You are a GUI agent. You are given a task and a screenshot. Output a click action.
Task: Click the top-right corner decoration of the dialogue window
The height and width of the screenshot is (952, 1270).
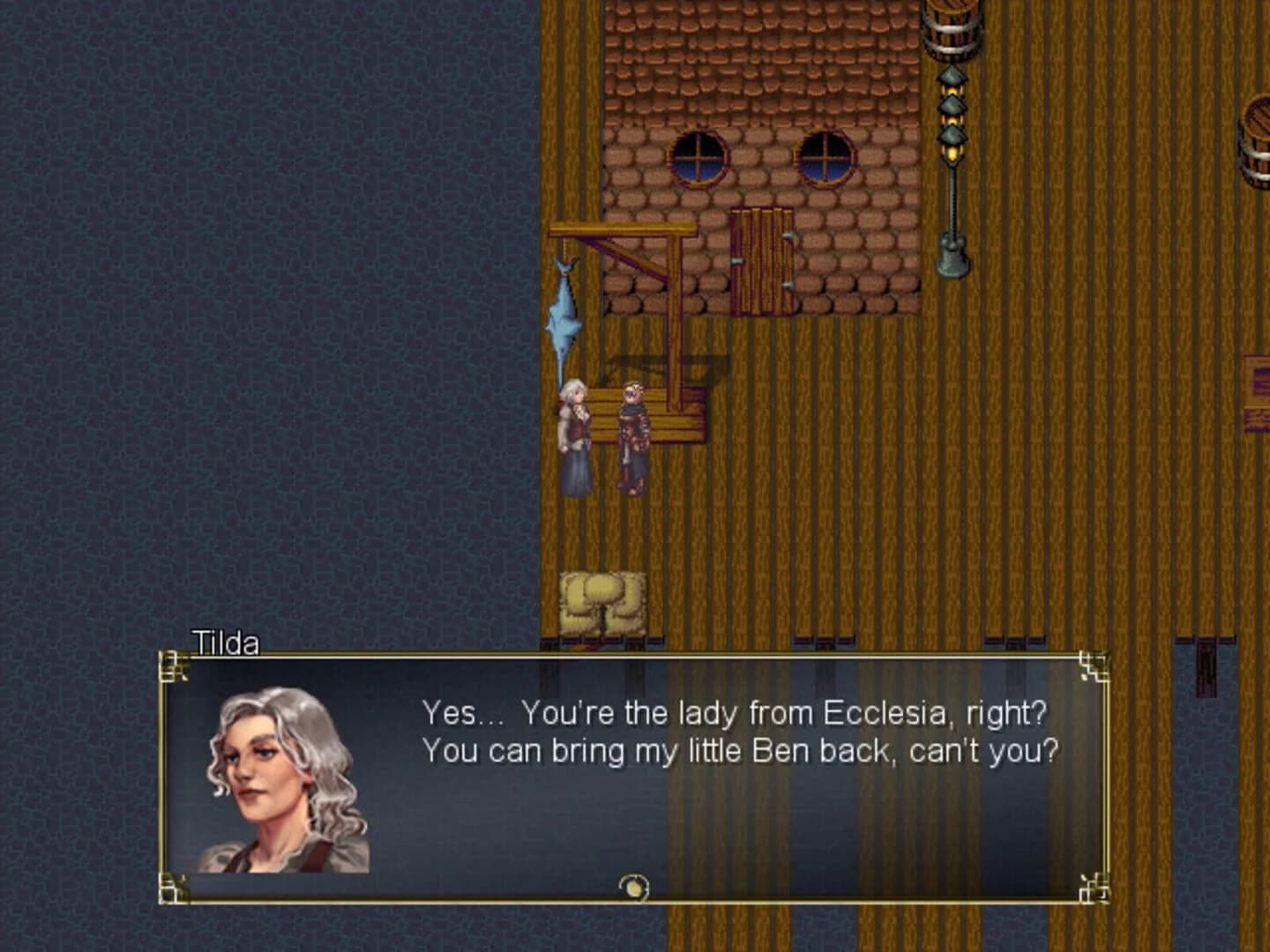click(1095, 666)
